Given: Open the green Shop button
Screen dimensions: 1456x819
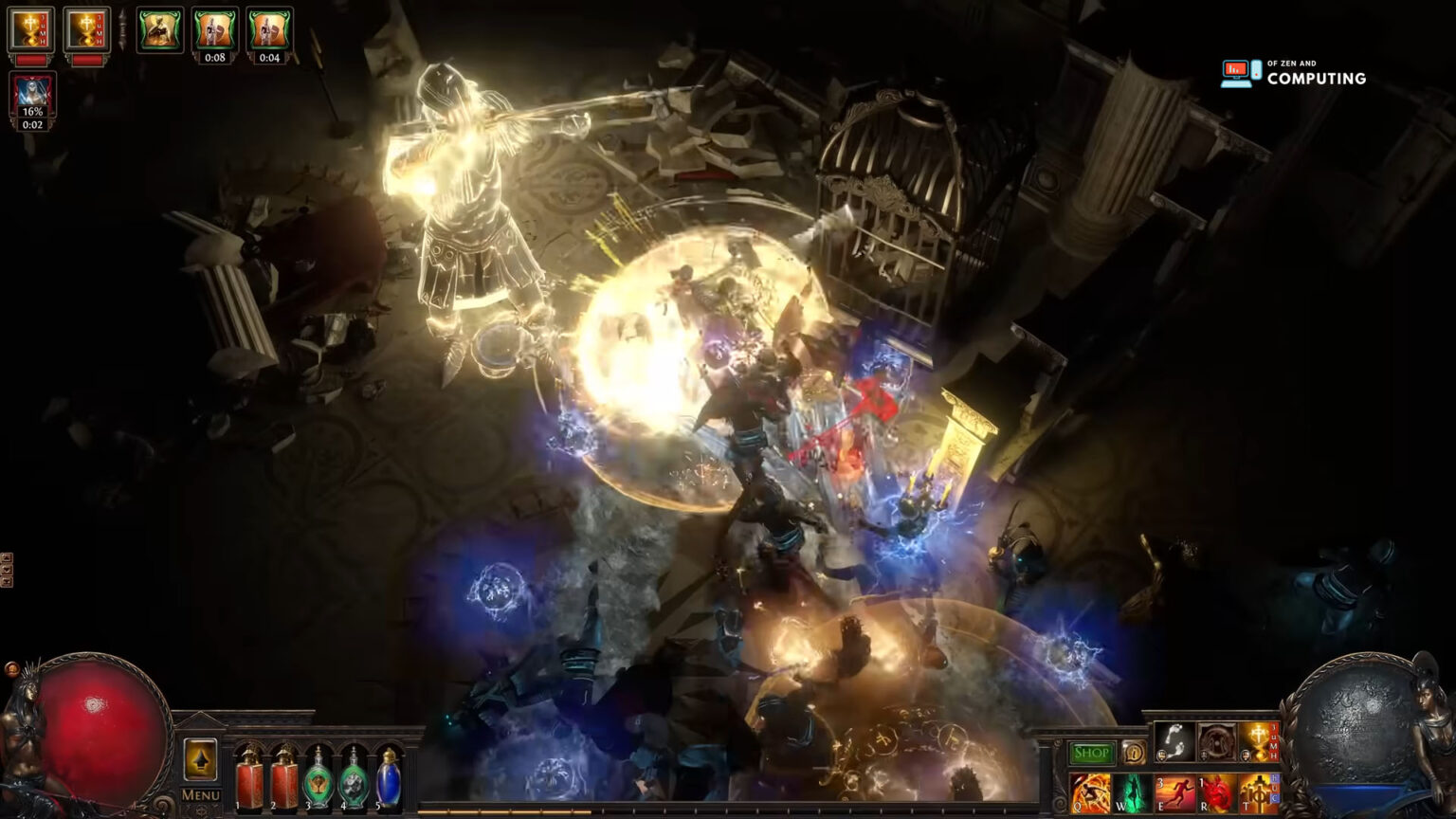Looking at the screenshot, I should point(1091,754).
